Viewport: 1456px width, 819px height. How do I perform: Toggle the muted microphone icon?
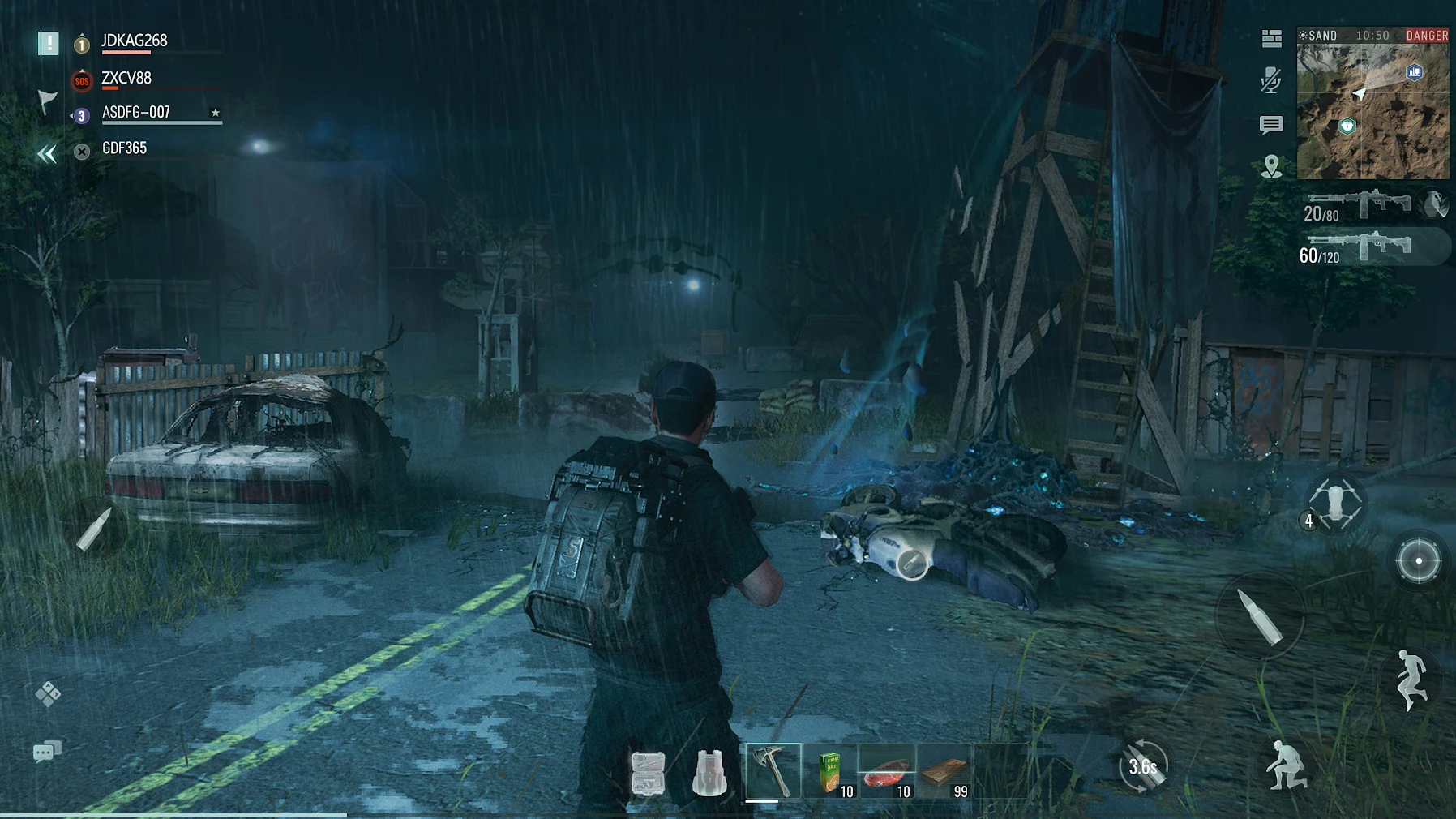(x=1271, y=80)
